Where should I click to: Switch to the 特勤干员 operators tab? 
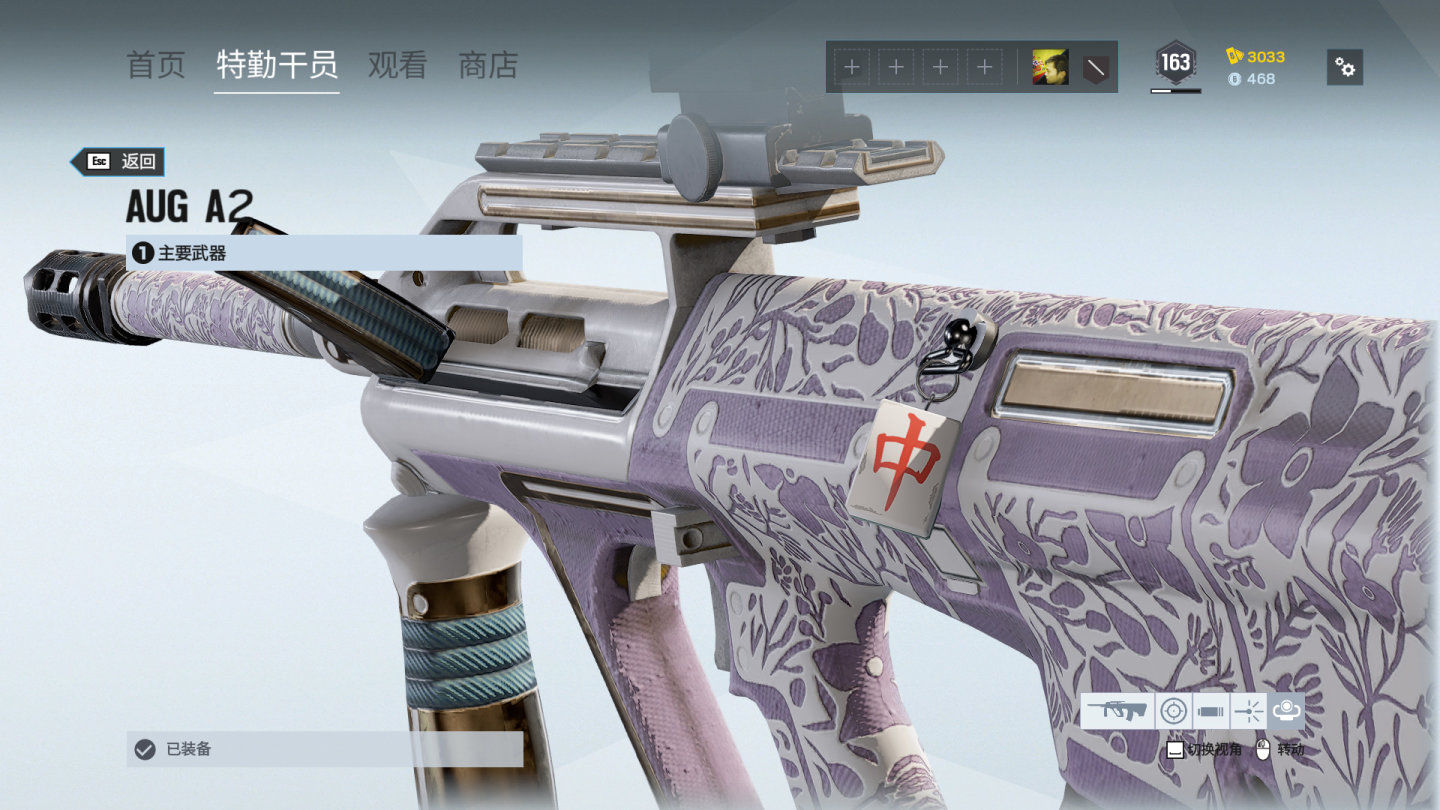pos(277,66)
